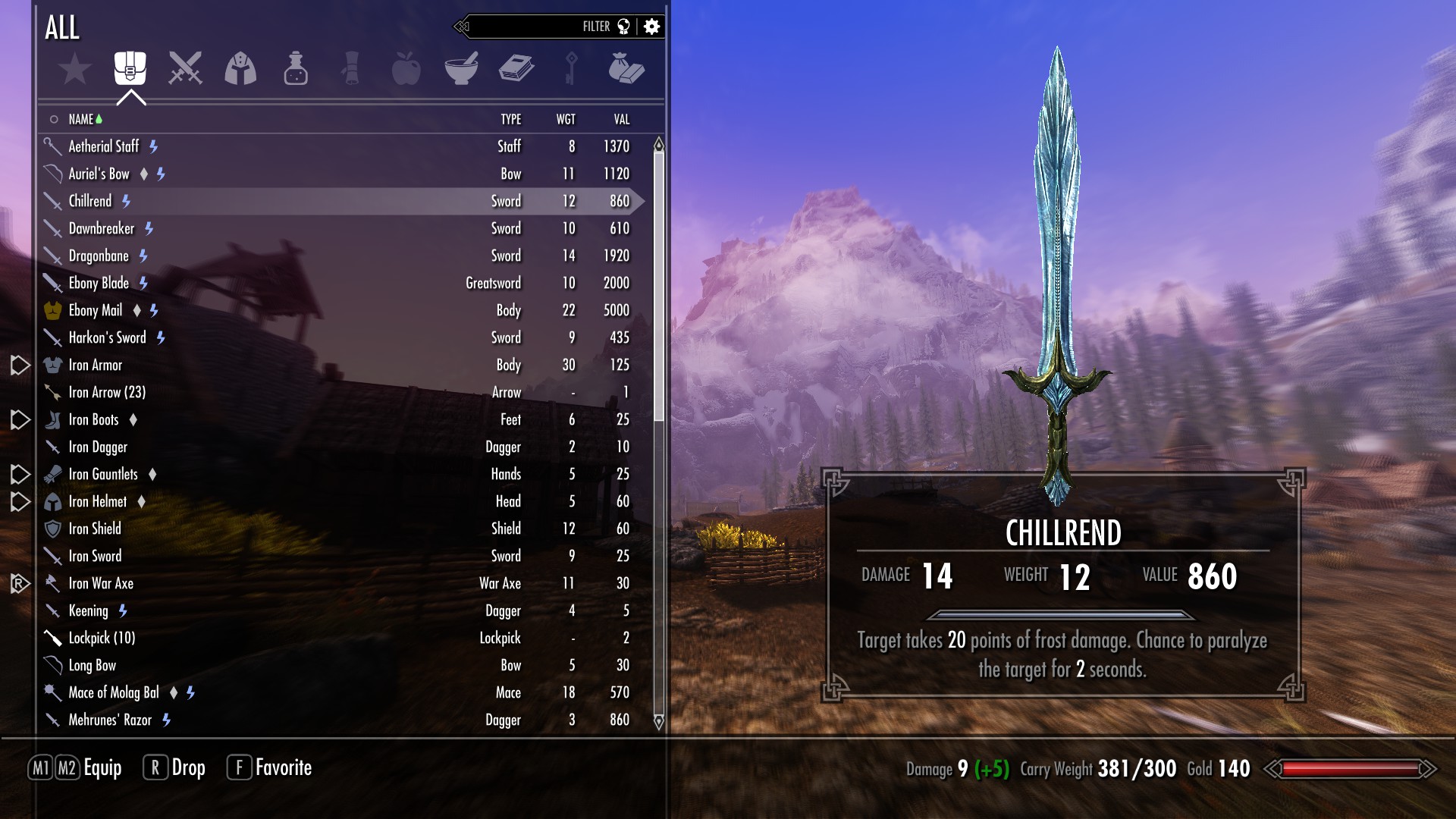Show the Potions category tab
This screenshot has height=819, width=1456.
296,68
